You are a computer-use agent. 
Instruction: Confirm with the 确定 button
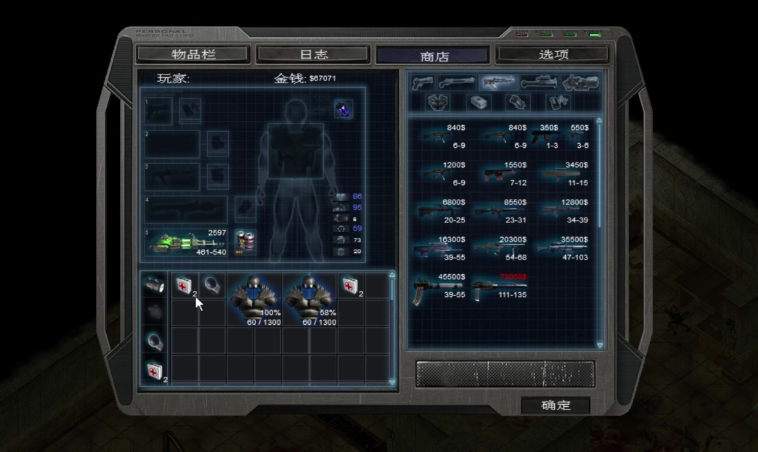click(x=555, y=405)
